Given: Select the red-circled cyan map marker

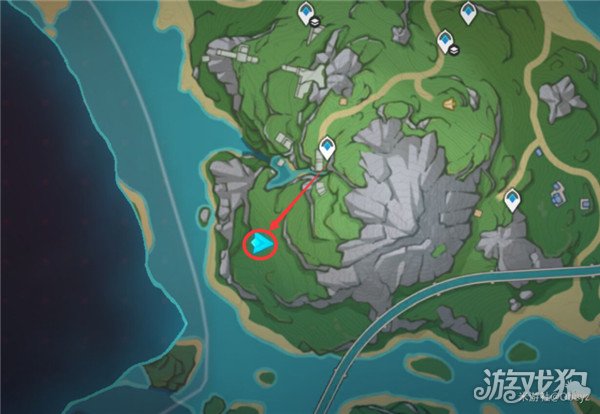Looking at the screenshot, I should (x=261, y=243).
